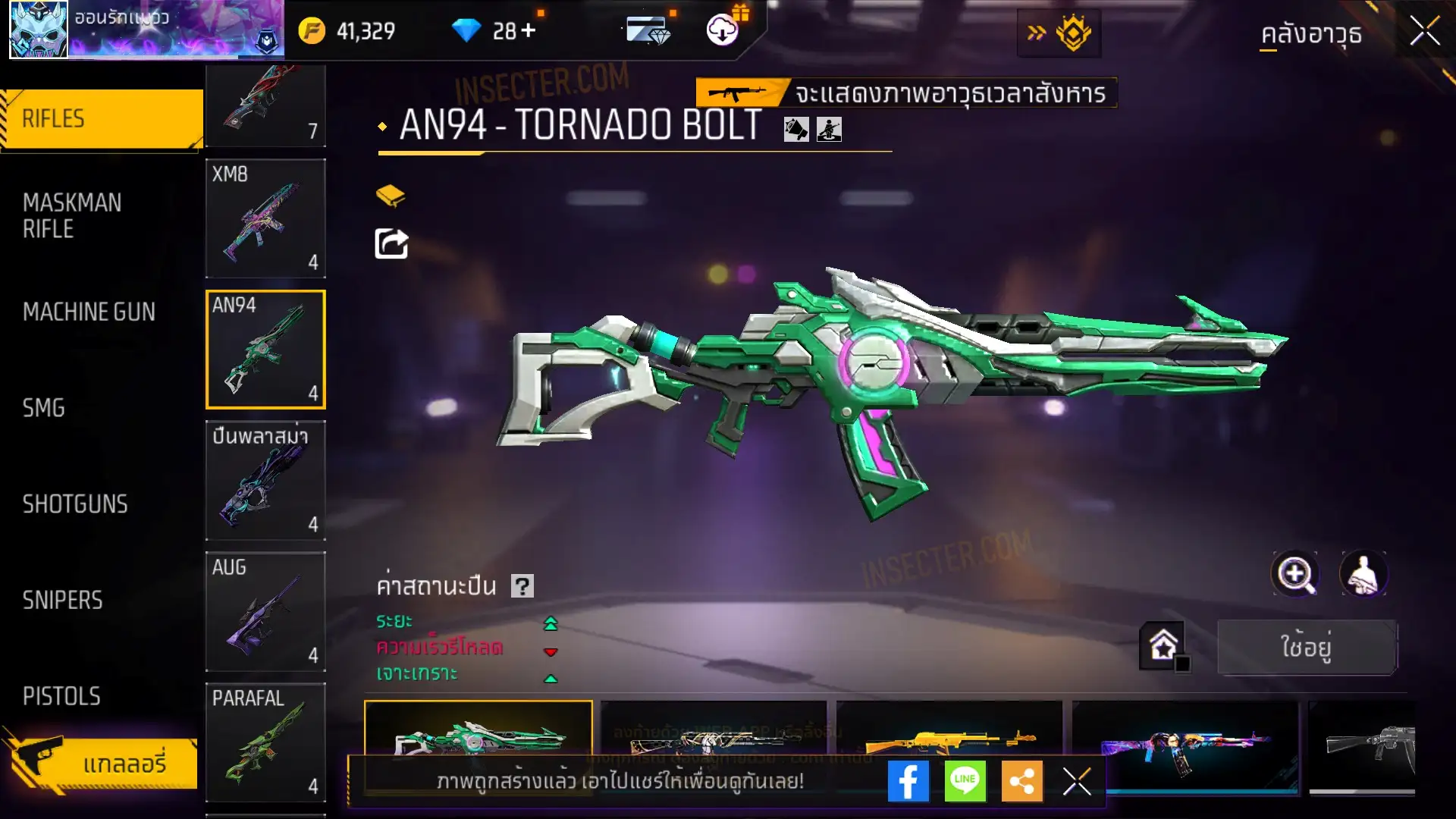The image size is (1456, 819).
Task: Open the weapon stats help question mark
Action: [x=522, y=586]
